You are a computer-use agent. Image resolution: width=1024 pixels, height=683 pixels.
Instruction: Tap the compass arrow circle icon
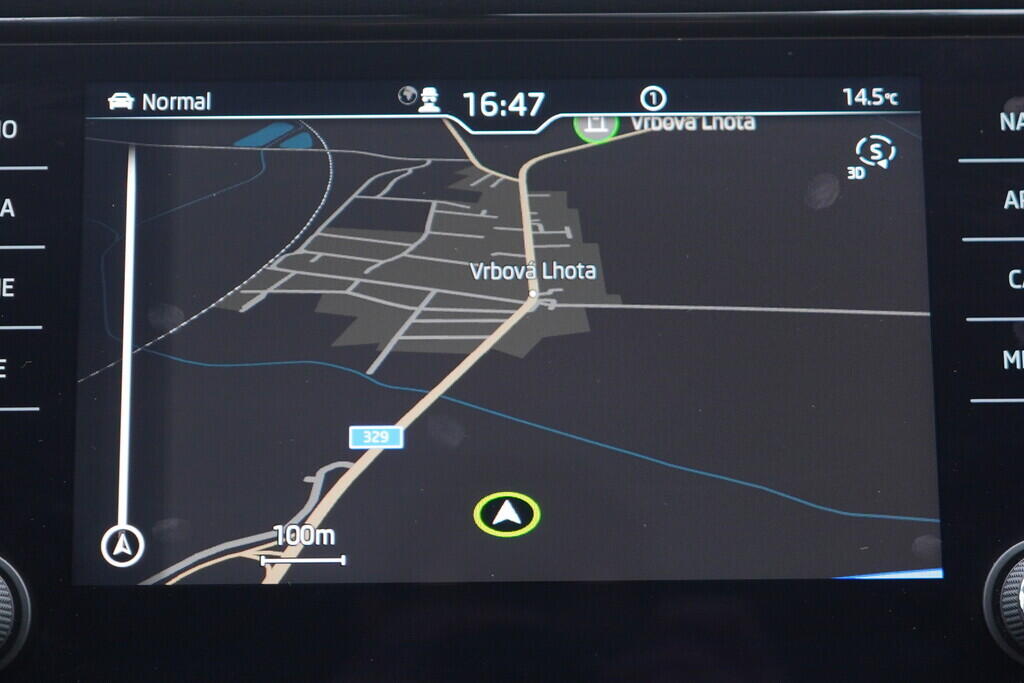point(123,546)
